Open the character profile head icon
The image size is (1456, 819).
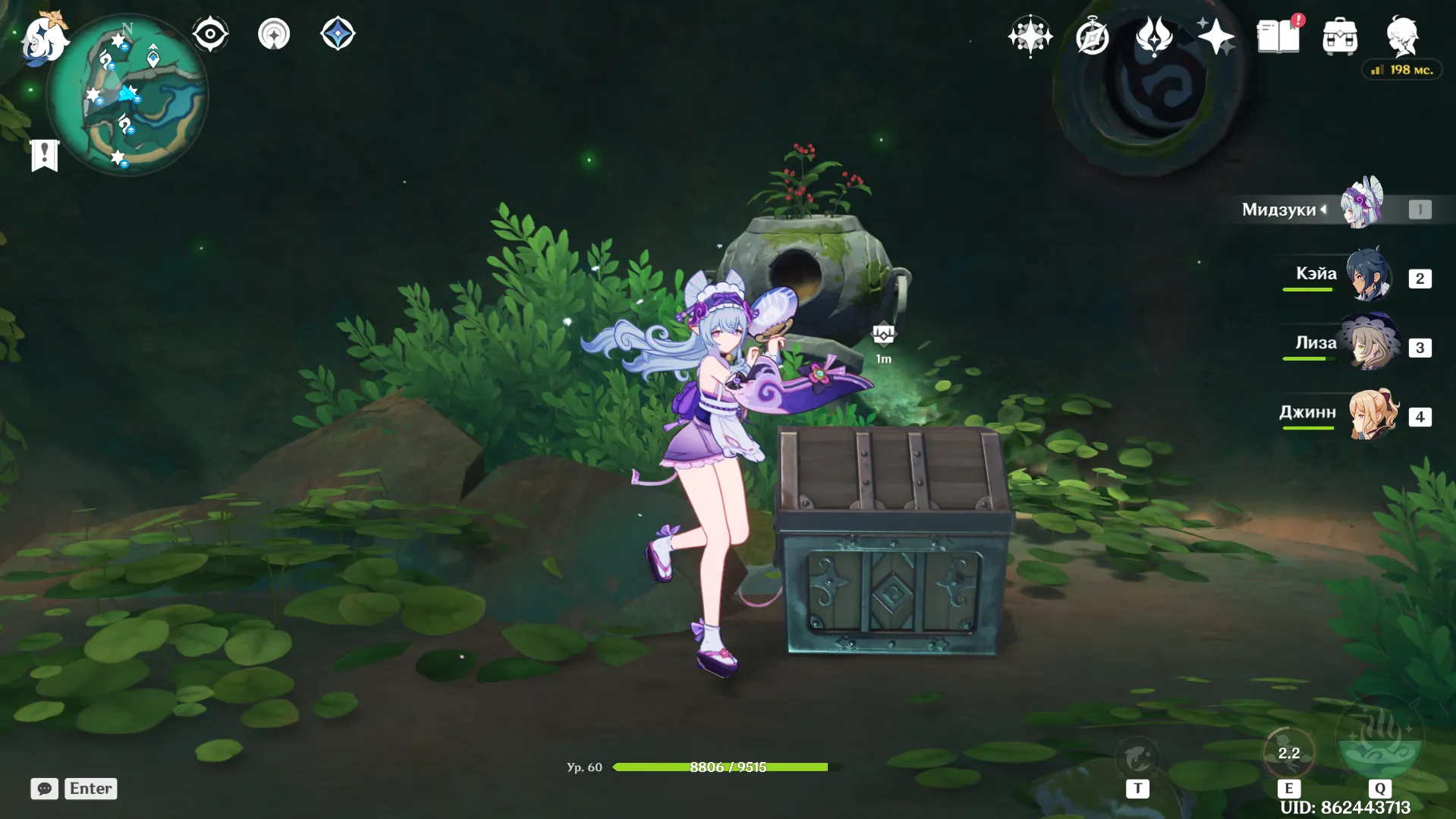(x=1402, y=36)
